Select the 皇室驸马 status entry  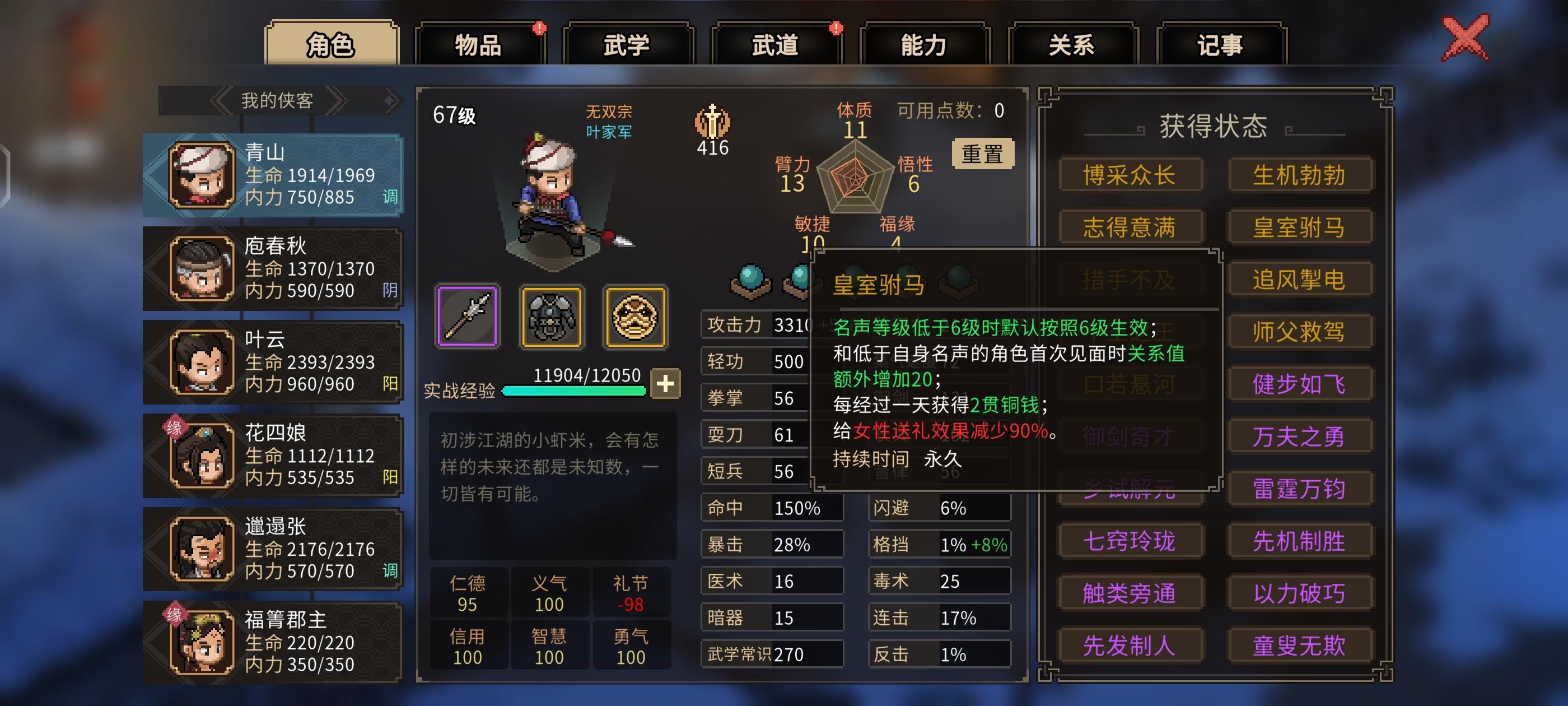tap(1301, 225)
